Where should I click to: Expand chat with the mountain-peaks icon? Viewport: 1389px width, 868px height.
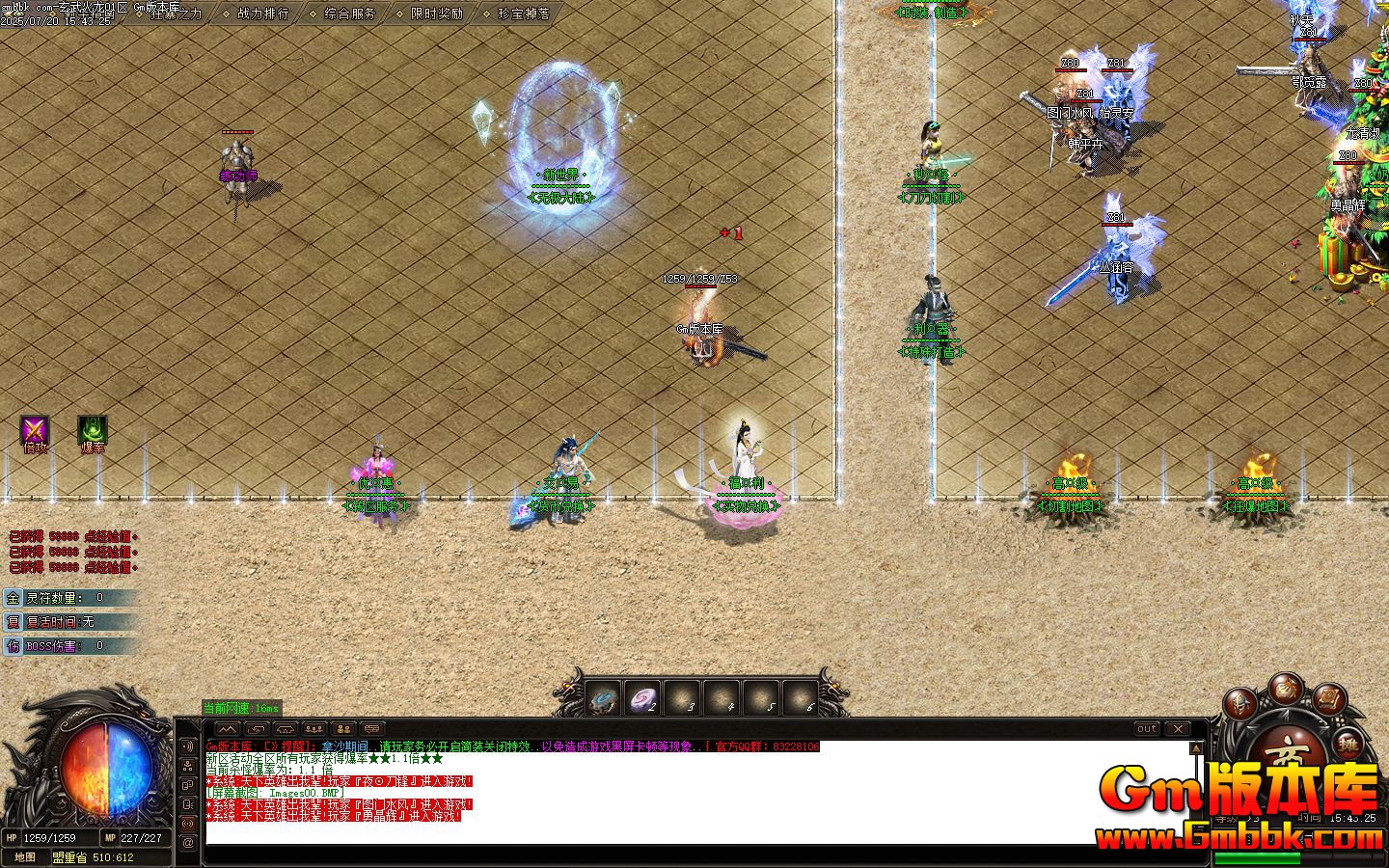pos(227,729)
